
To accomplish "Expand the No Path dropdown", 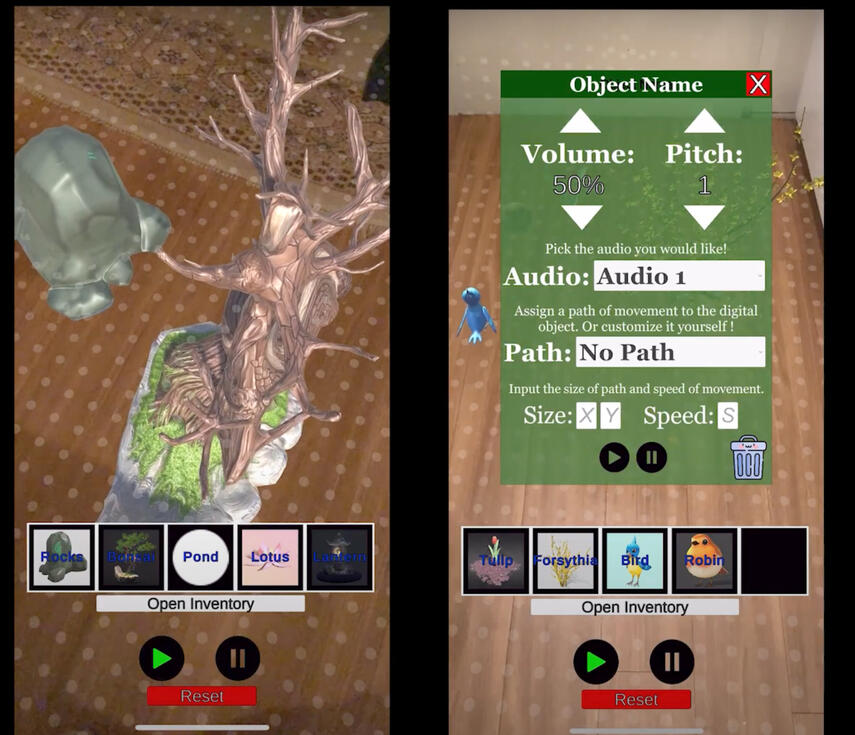I will (670, 352).
